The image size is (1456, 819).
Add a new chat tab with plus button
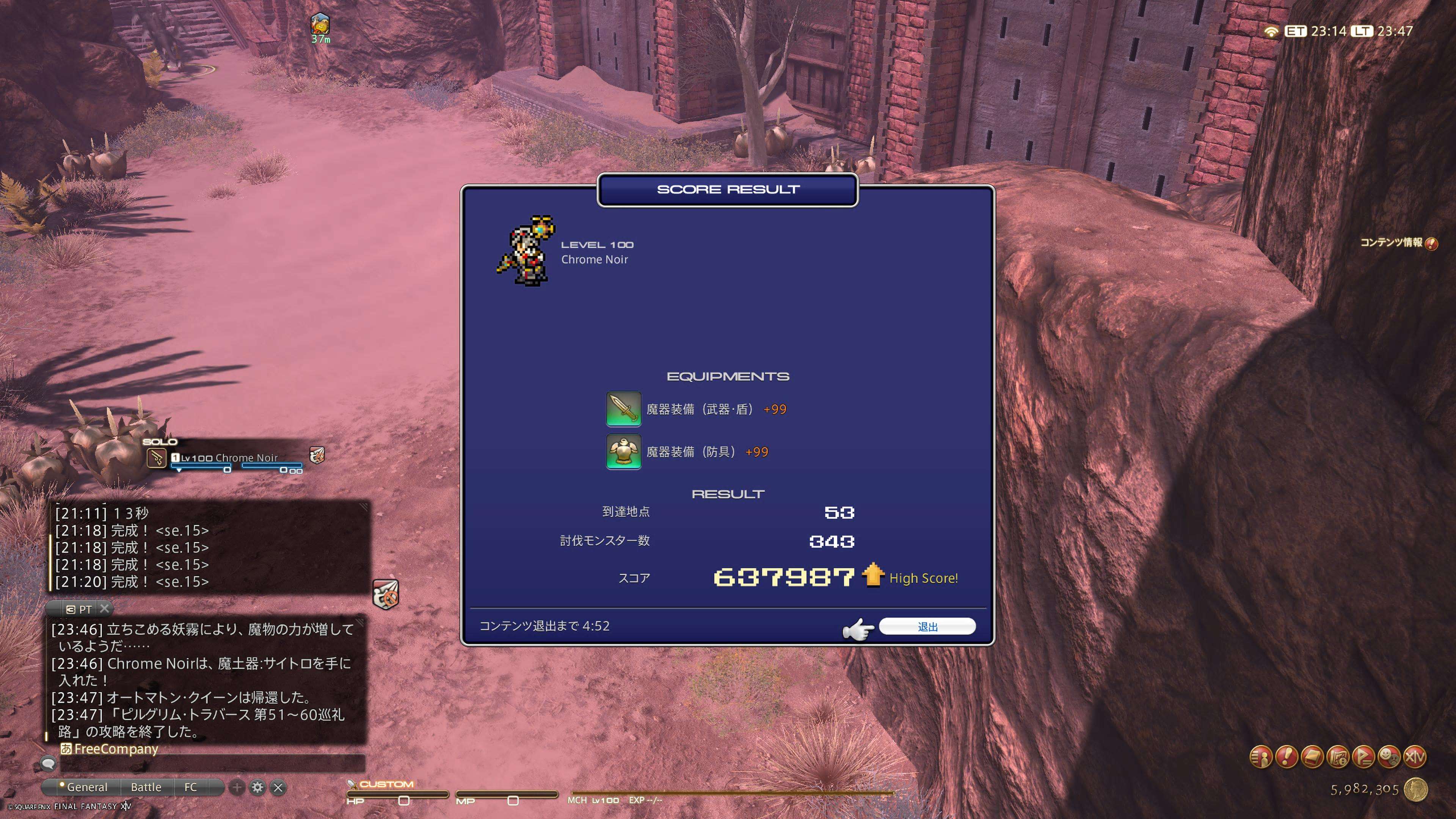click(237, 787)
